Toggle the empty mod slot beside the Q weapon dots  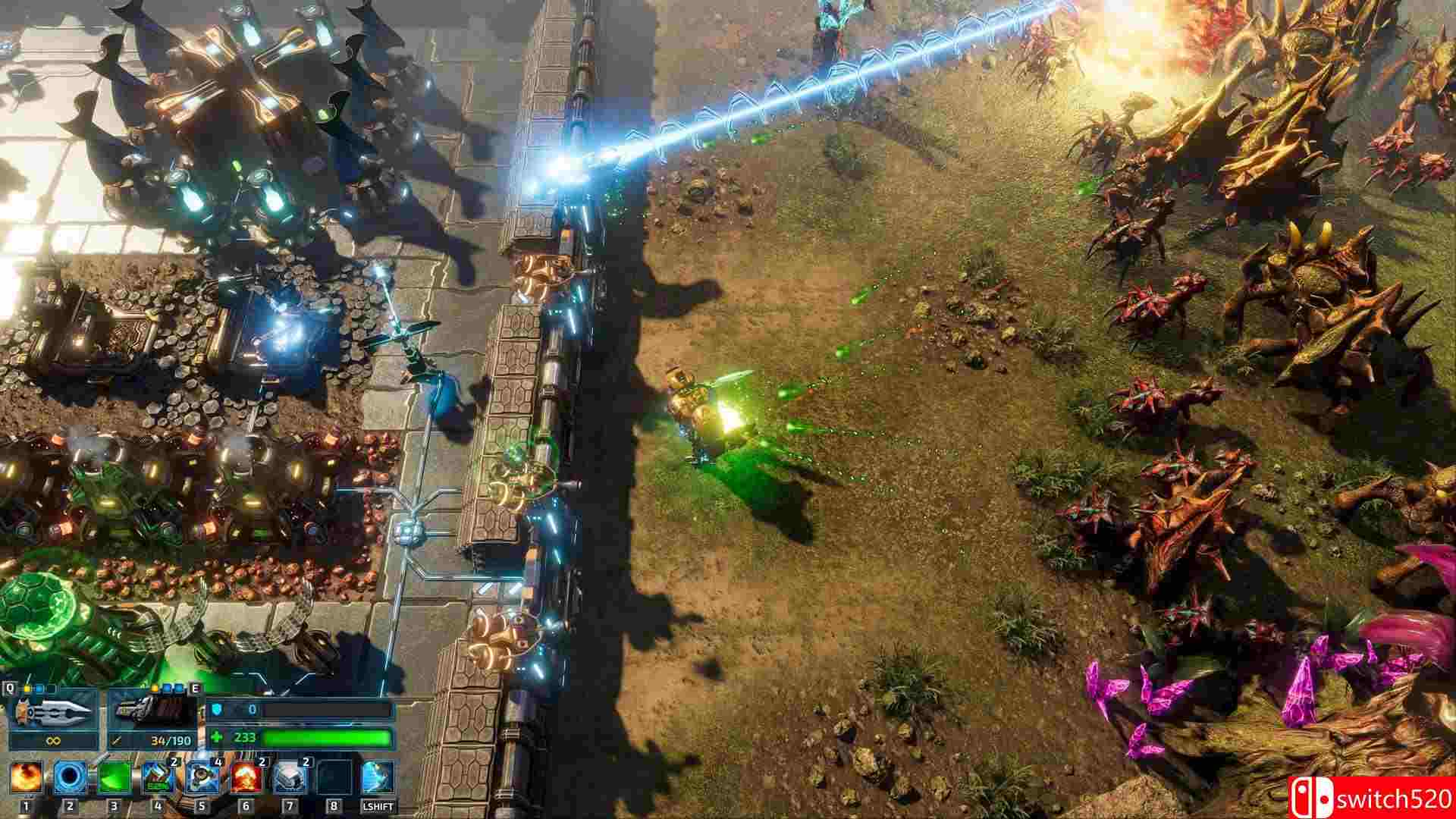tap(51, 688)
